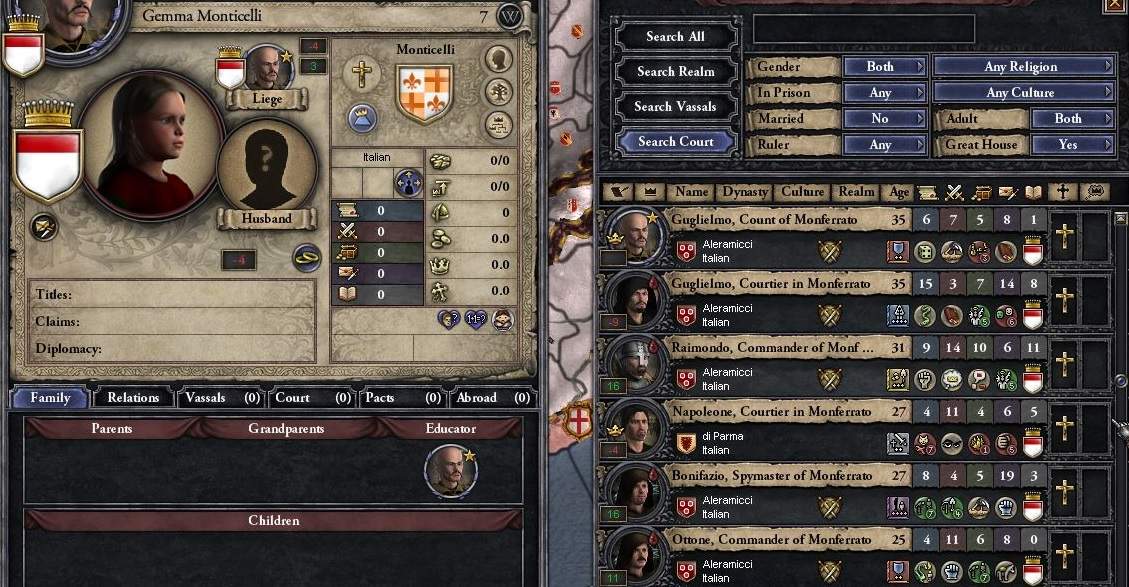
Task: Toggle the Married filter set to No
Action: click(x=884, y=118)
